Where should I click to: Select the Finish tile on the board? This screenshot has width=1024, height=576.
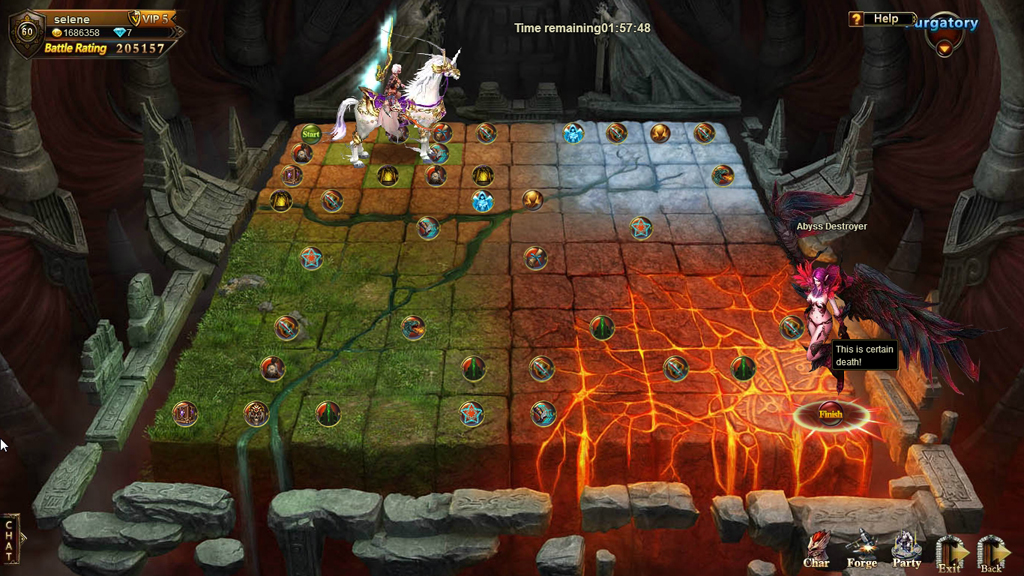tap(831, 414)
